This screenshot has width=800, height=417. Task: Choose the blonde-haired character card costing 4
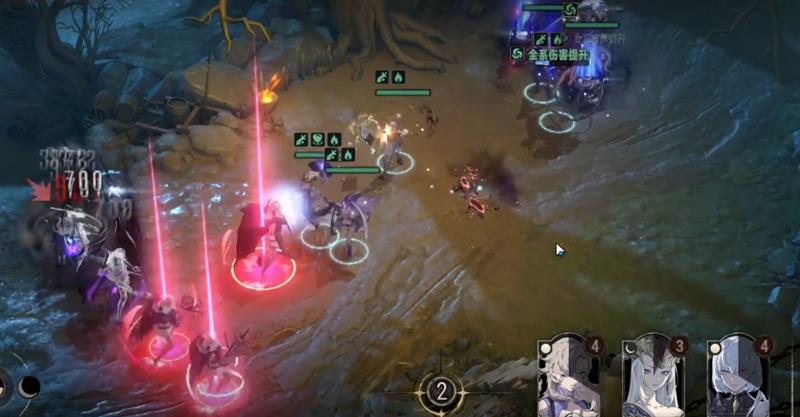point(568,378)
